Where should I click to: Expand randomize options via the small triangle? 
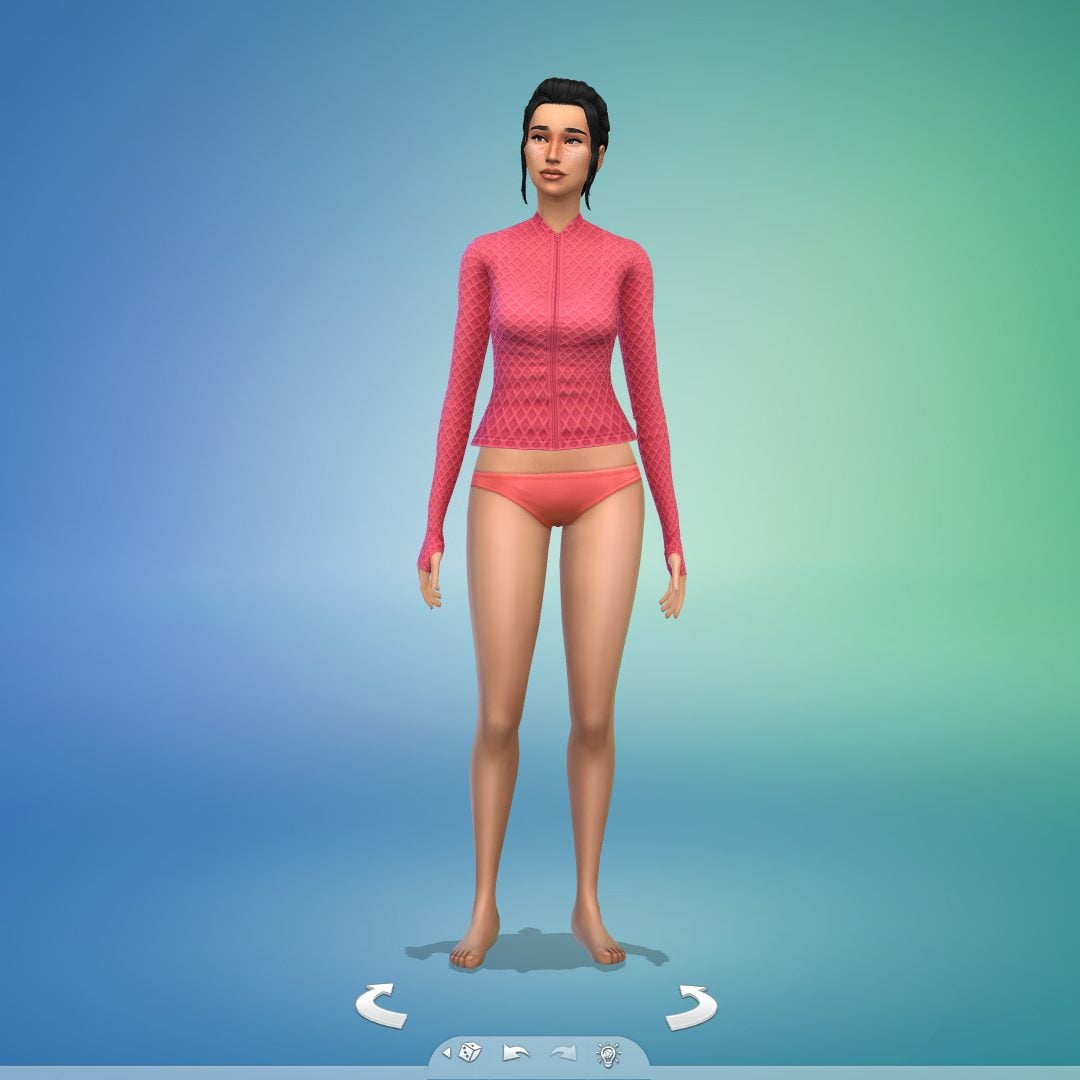coord(446,1053)
